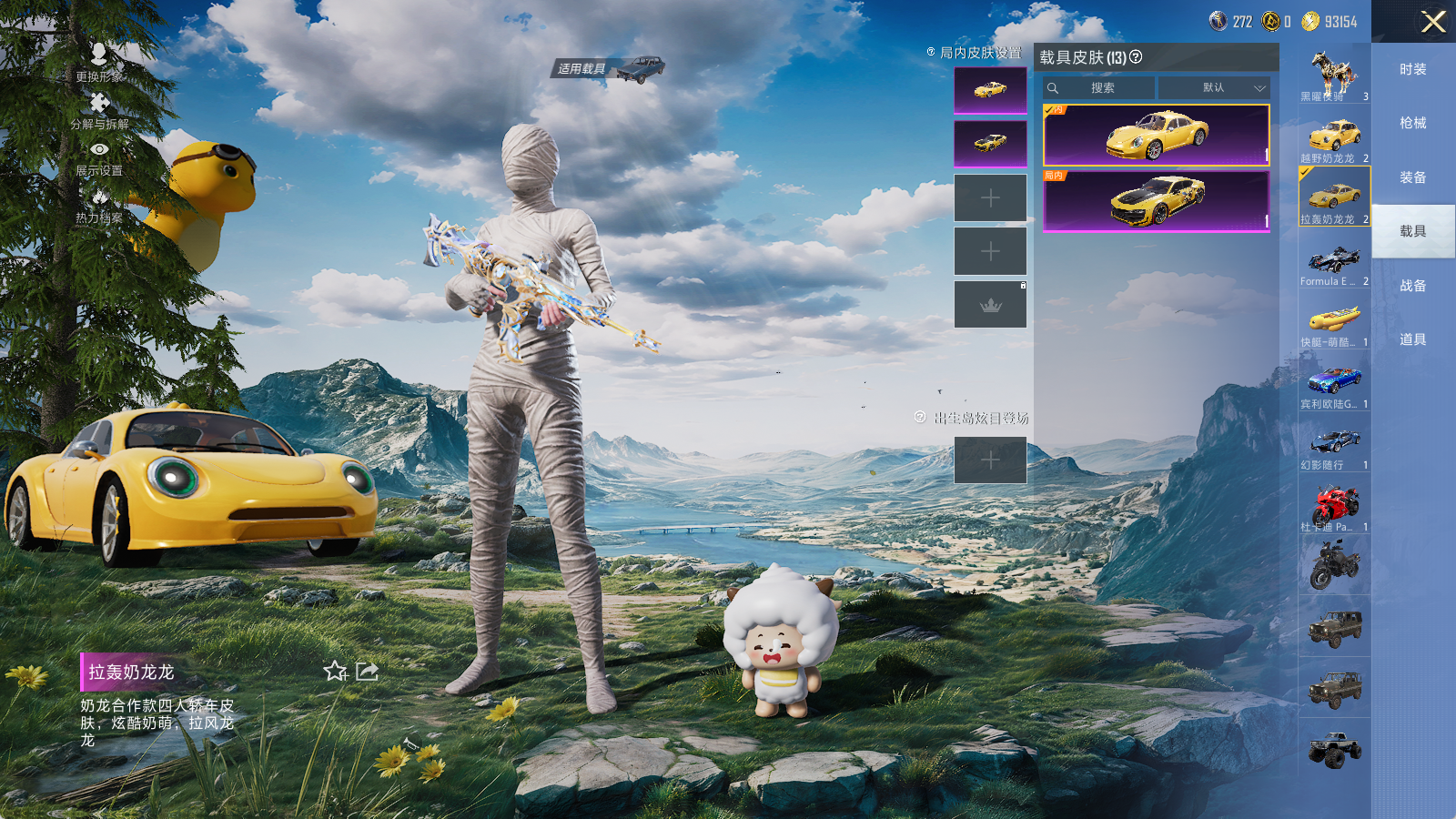Open the 枪械 category tab
Screen dimensions: 1456x819
[x=1412, y=123]
